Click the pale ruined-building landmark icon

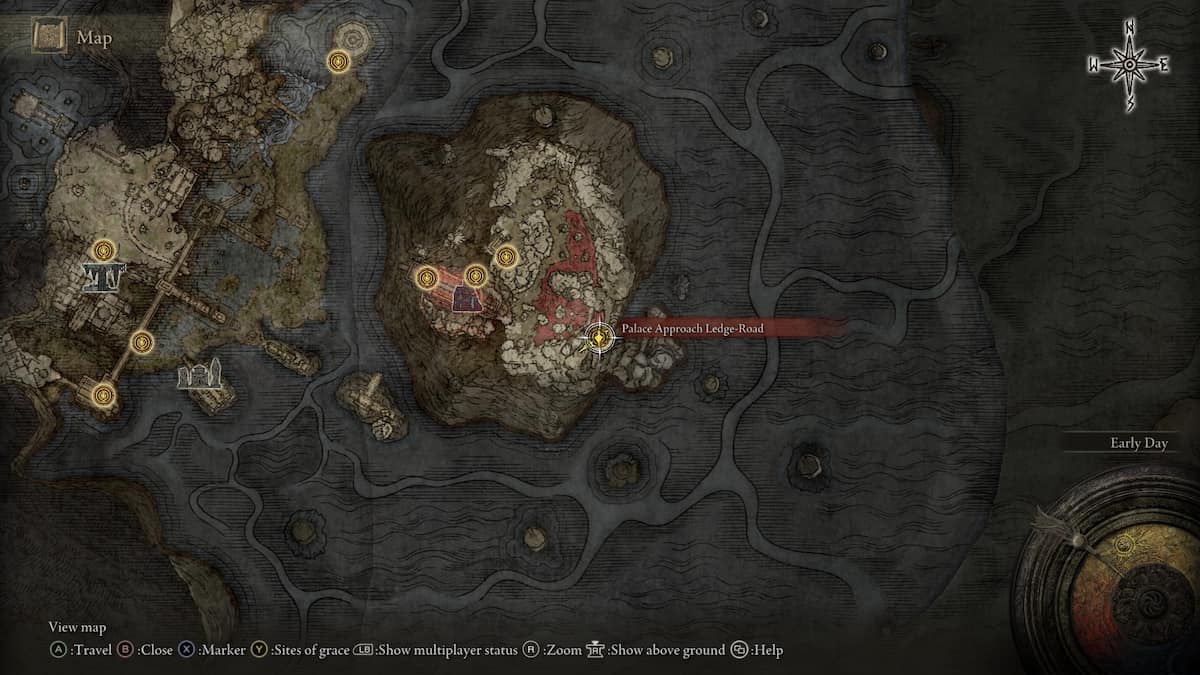click(x=198, y=375)
